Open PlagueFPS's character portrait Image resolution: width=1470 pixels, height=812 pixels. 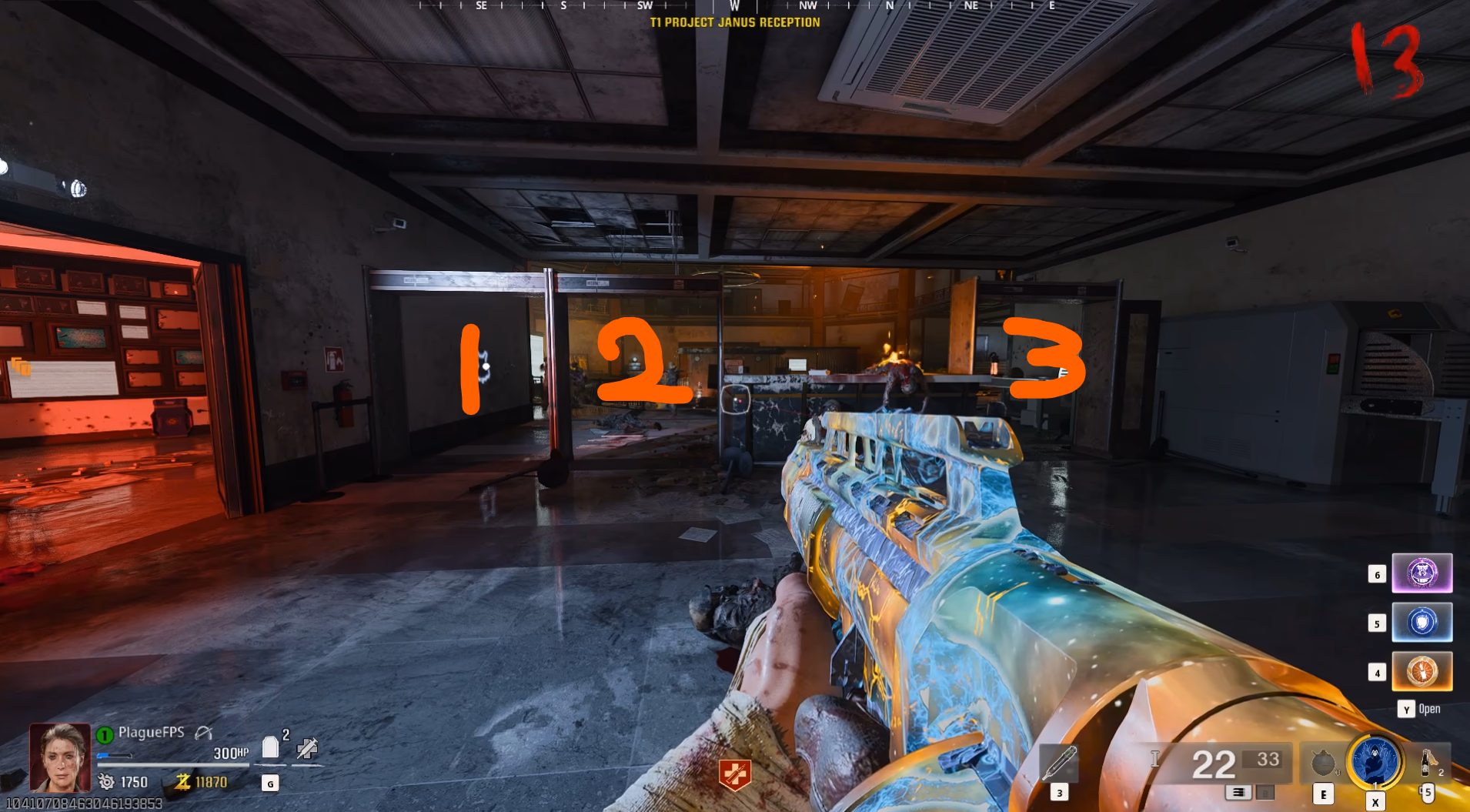click(x=59, y=757)
